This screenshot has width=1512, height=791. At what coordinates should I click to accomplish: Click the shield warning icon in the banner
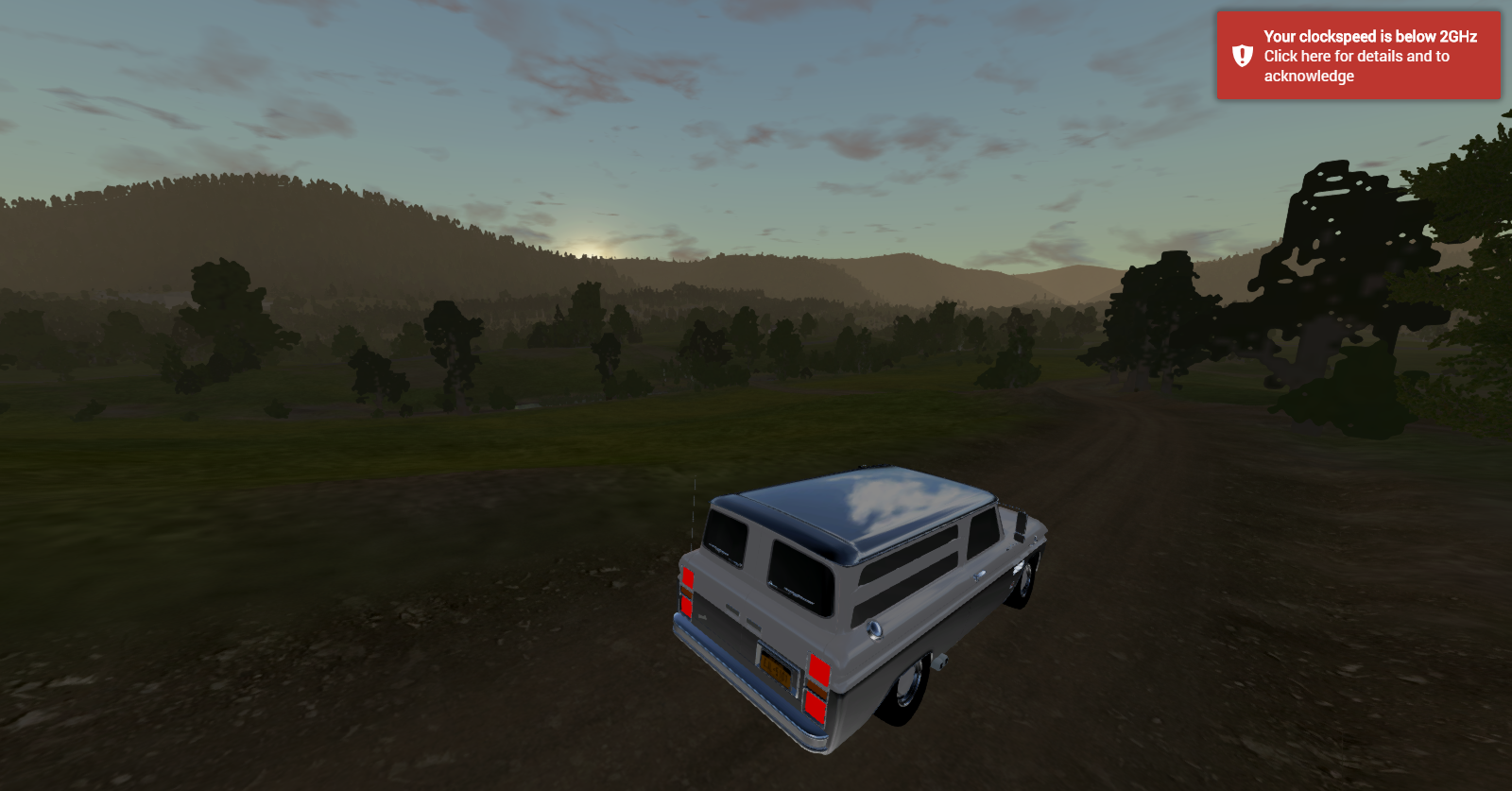coord(1241,56)
